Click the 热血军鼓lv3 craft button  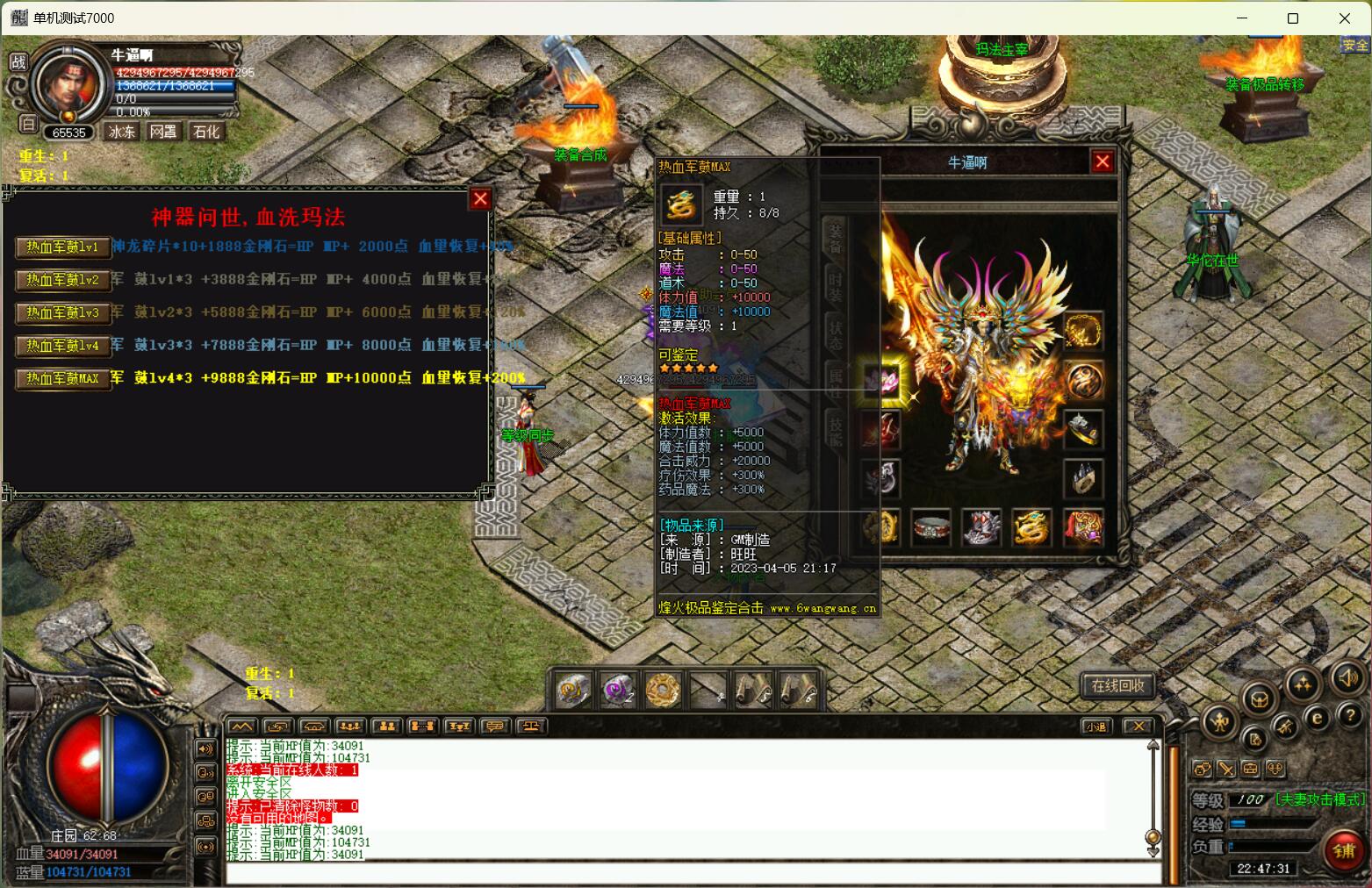(x=62, y=313)
